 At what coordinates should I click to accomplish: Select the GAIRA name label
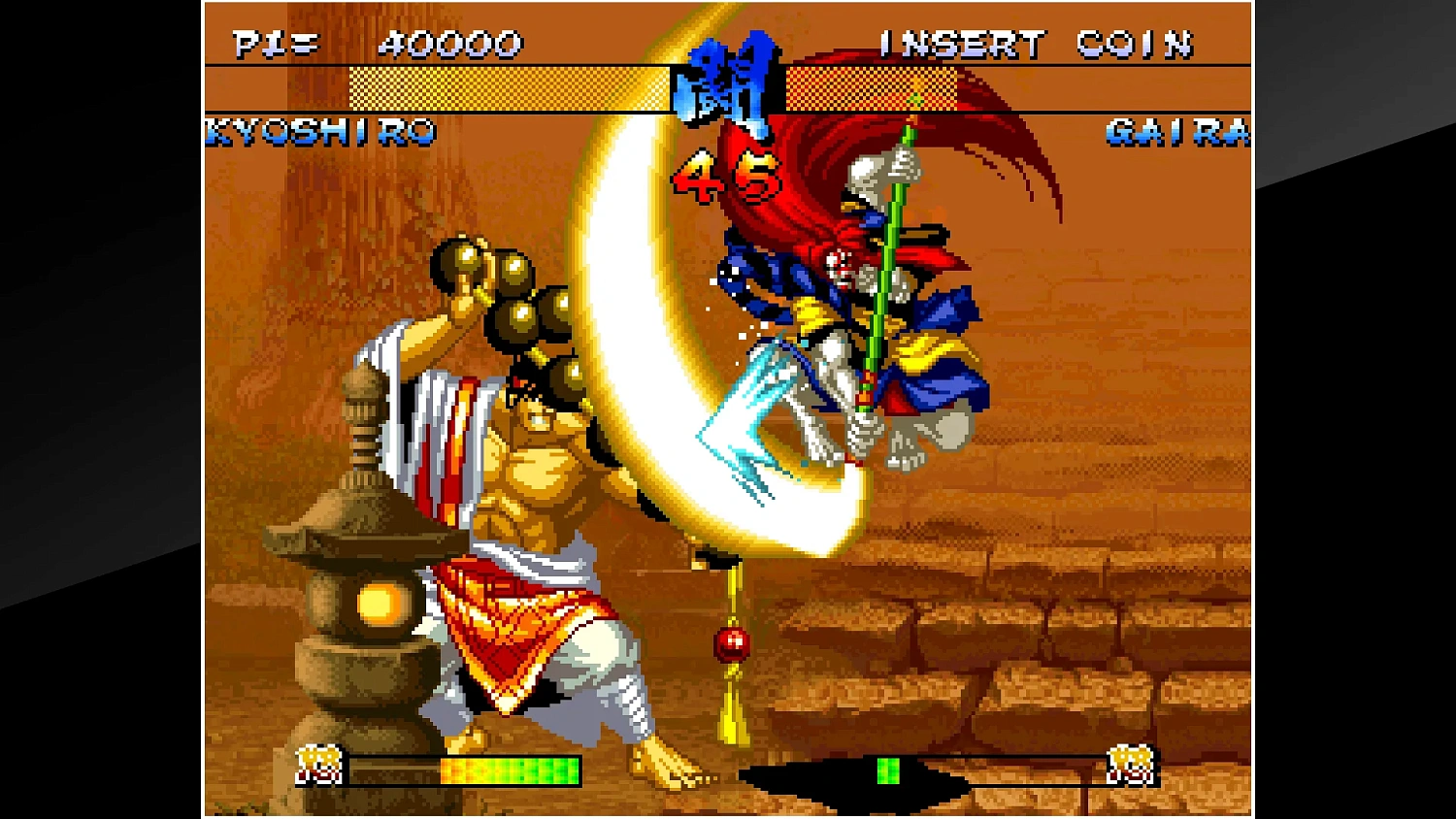coord(1175,131)
